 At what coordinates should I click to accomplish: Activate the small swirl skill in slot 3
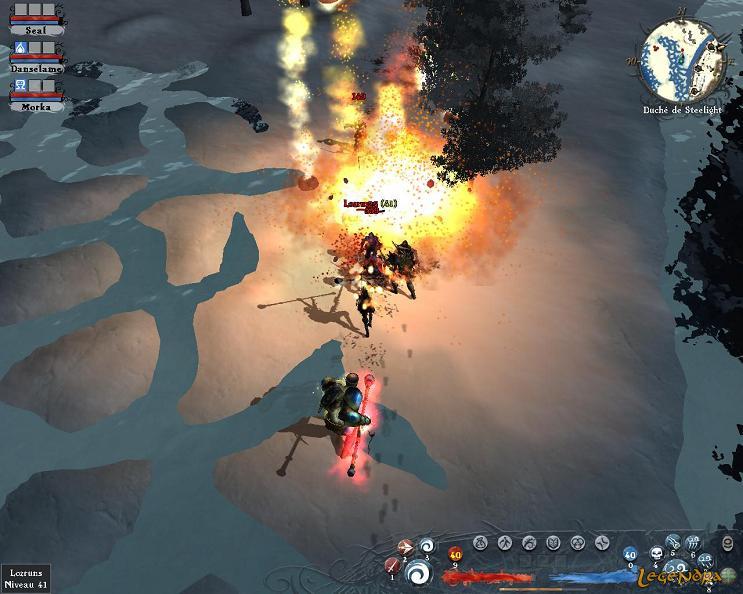tap(427, 546)
